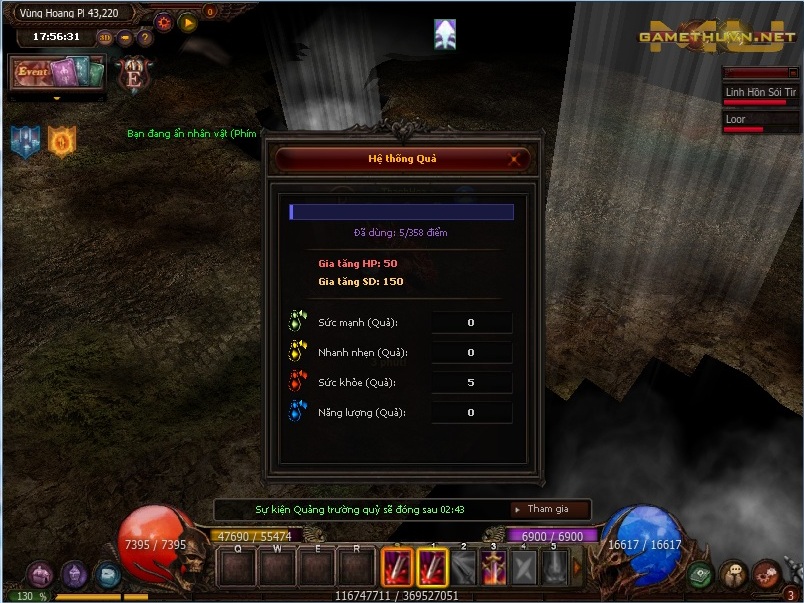
Task: Toggle the 3D view button
Action: click(105, 37)
